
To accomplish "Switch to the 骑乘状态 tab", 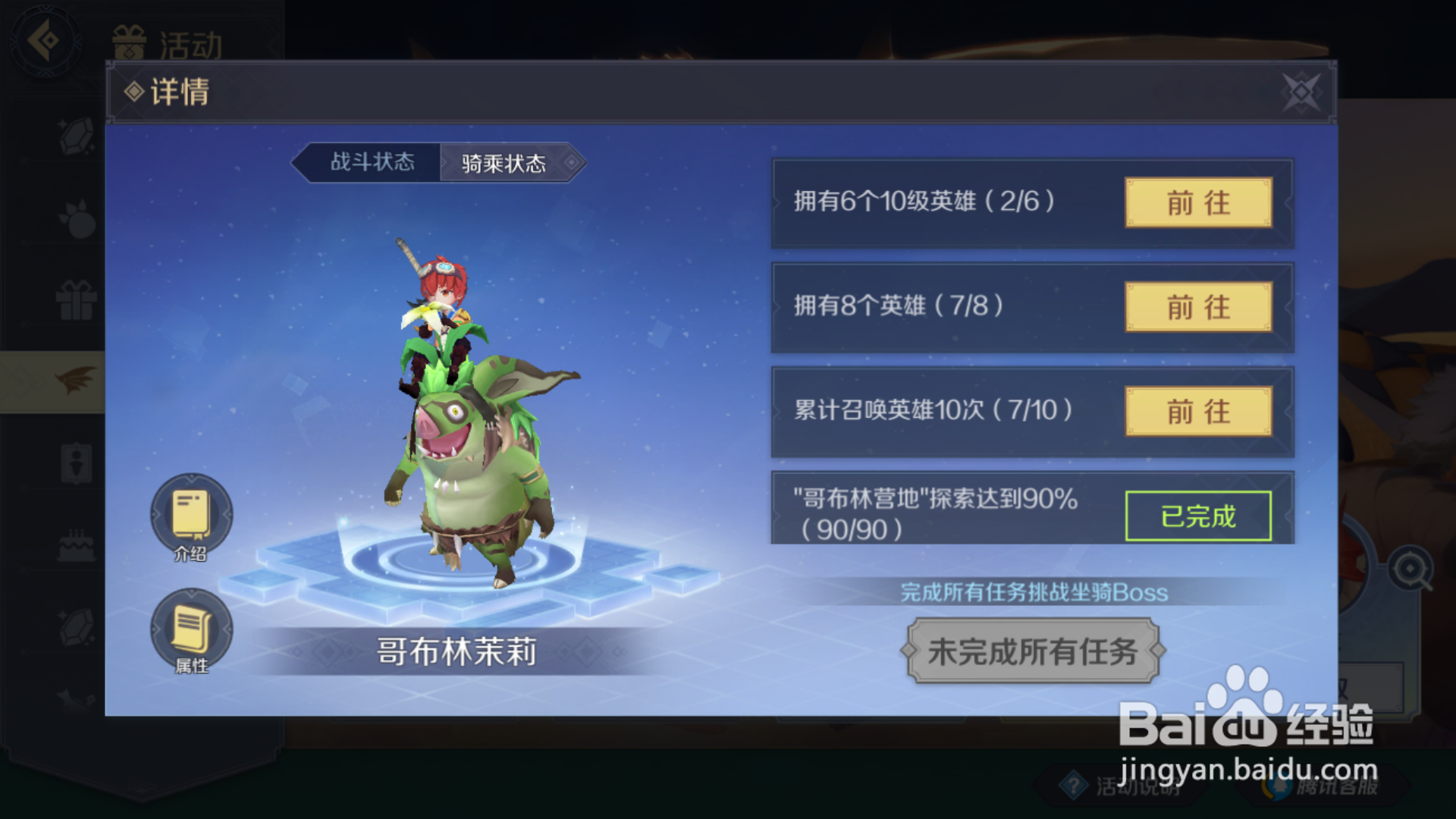I will pyautogui.click(x=503, y=162).
